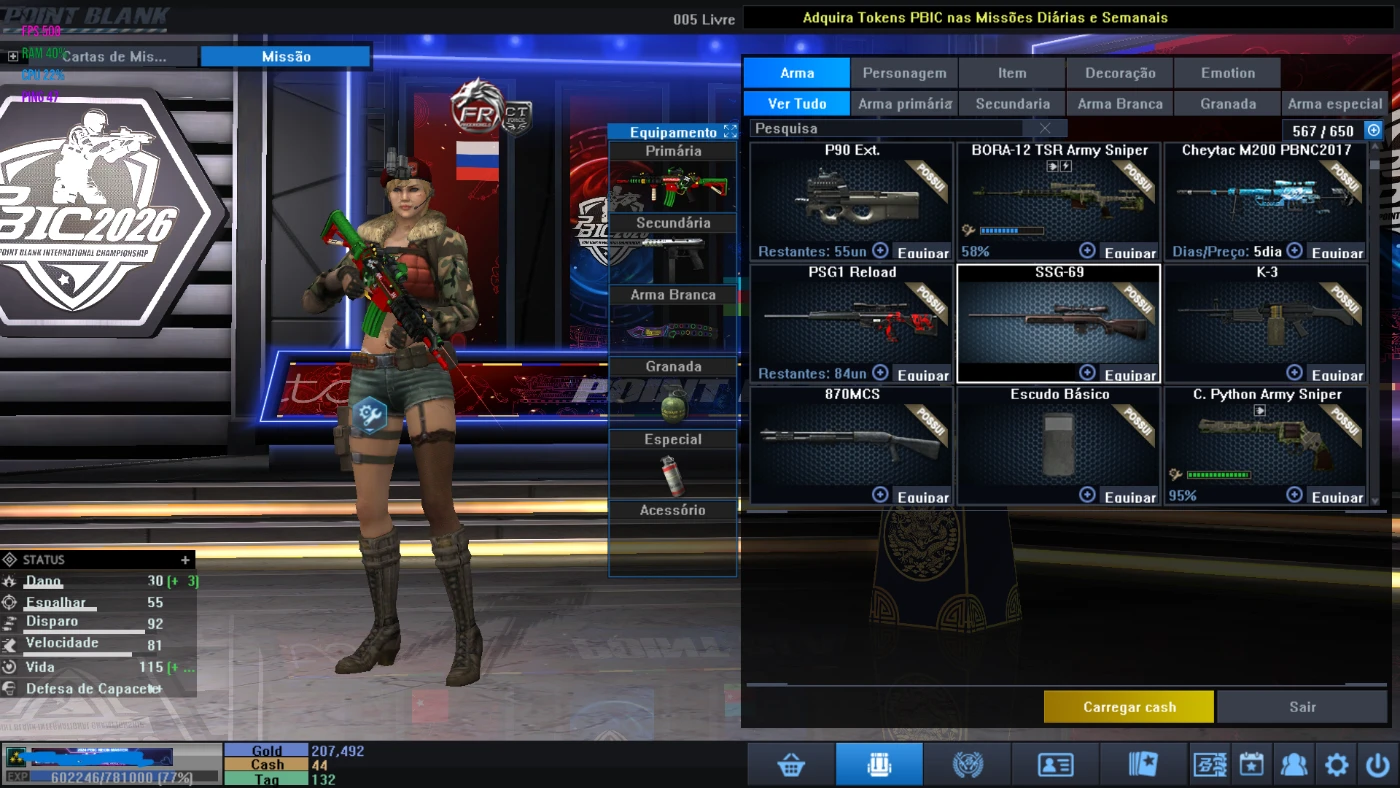The height and width of the screenshot is (788, 1400).
Task: Expand inventory capacity with plus button
Action: [1374, 130]
